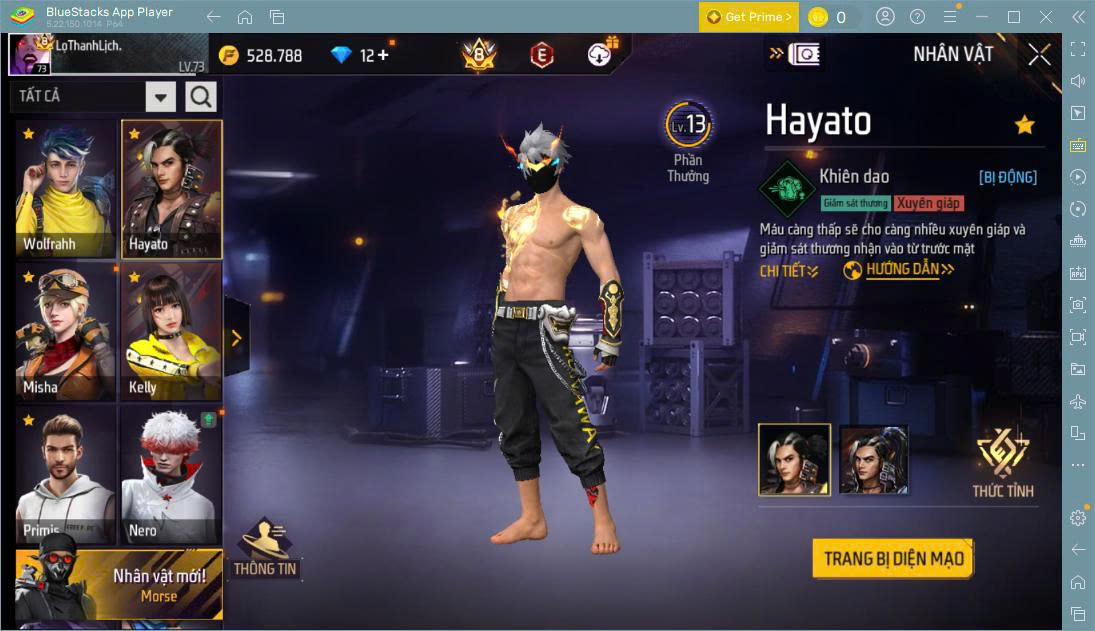Viewport: 1095px width, 631px height.
Task: Choose the Misha character card
Action: tap(66, 333)
